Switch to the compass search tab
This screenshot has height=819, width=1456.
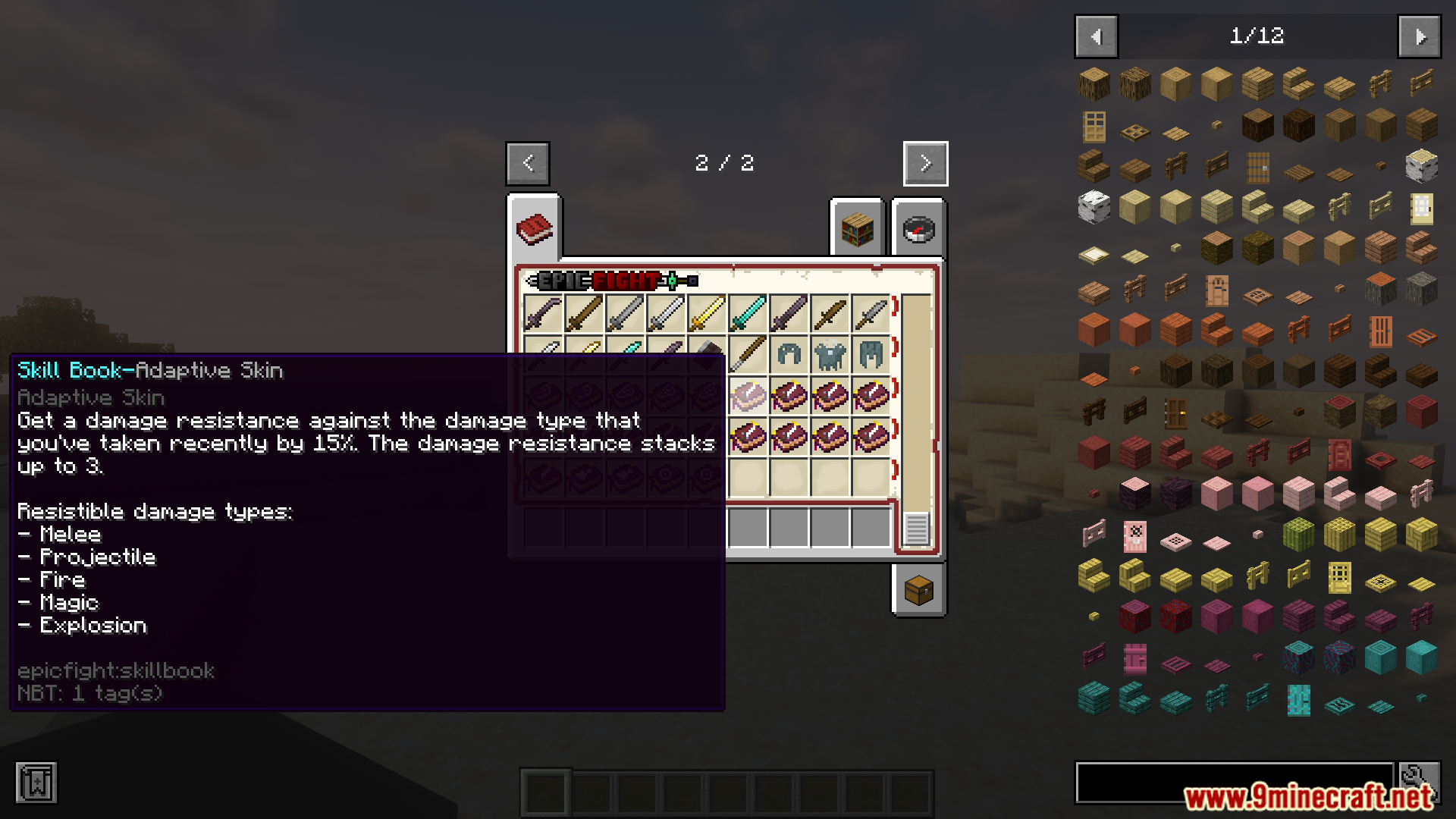pyautogui.click(x=918, y=228)
